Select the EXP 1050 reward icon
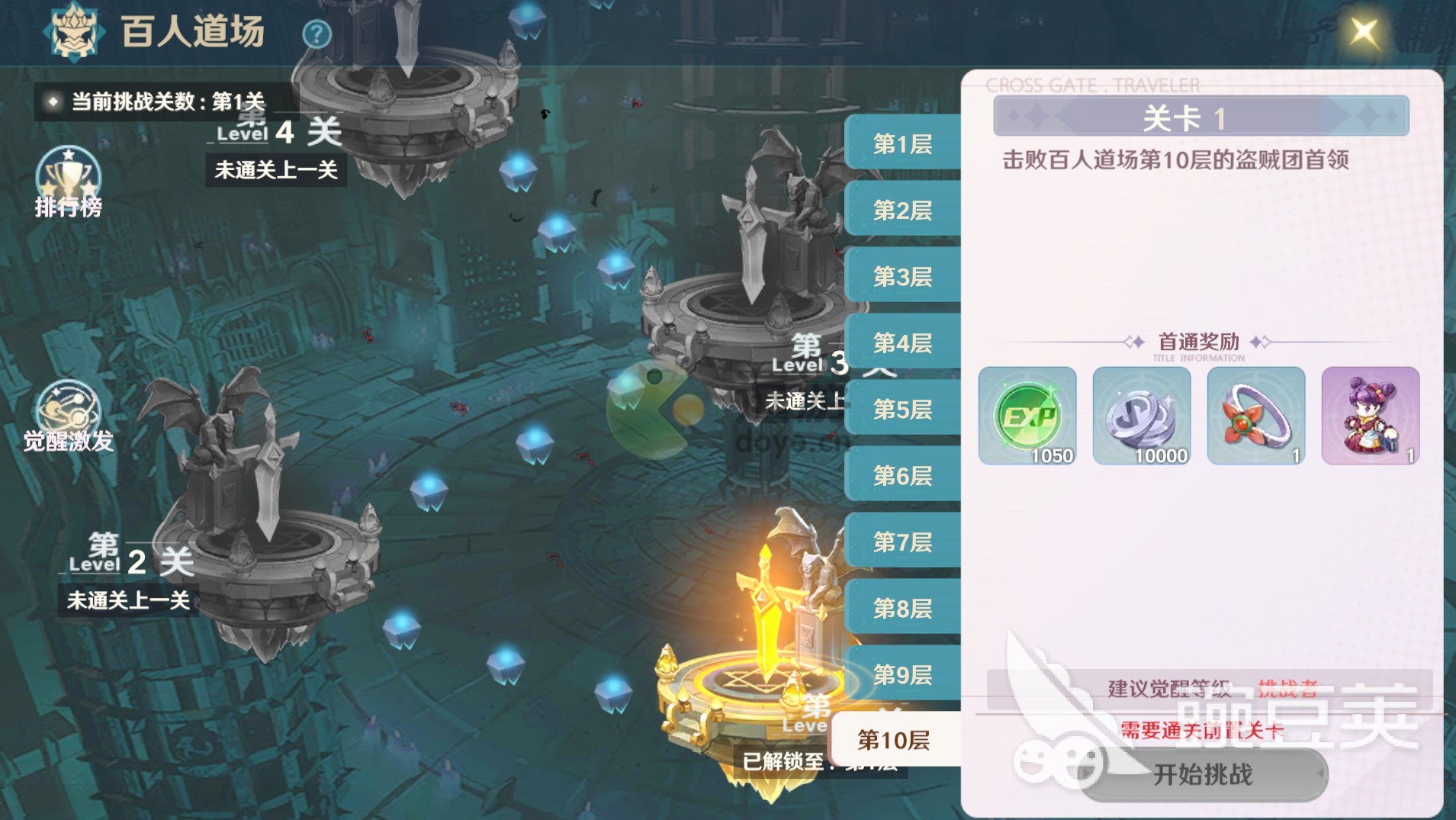The image size is (1456, 820). [x=1027, y=416]
